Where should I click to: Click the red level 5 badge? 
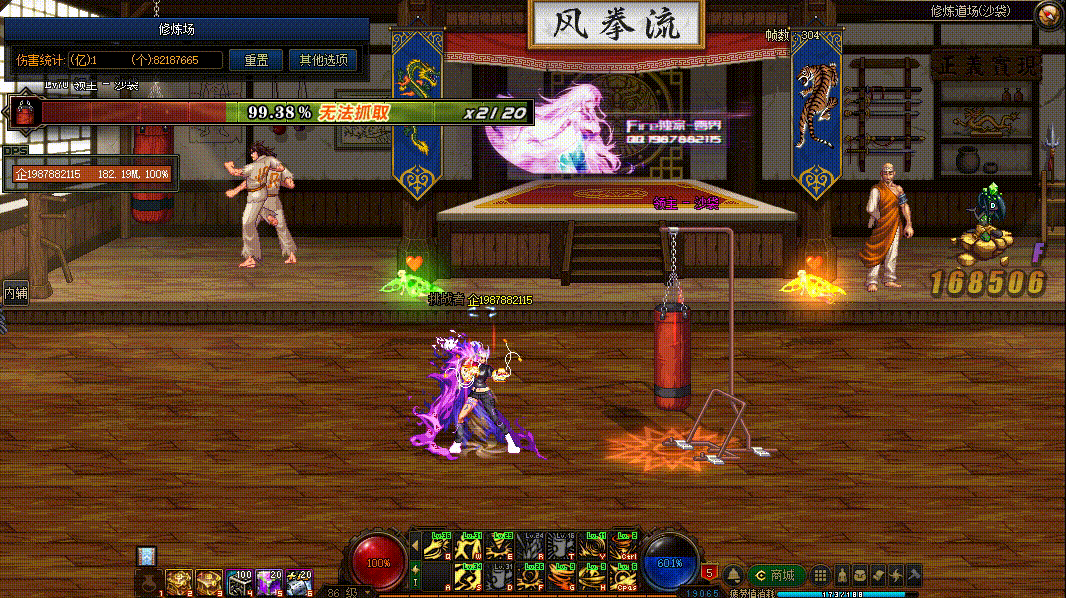(x=709, y=573)
